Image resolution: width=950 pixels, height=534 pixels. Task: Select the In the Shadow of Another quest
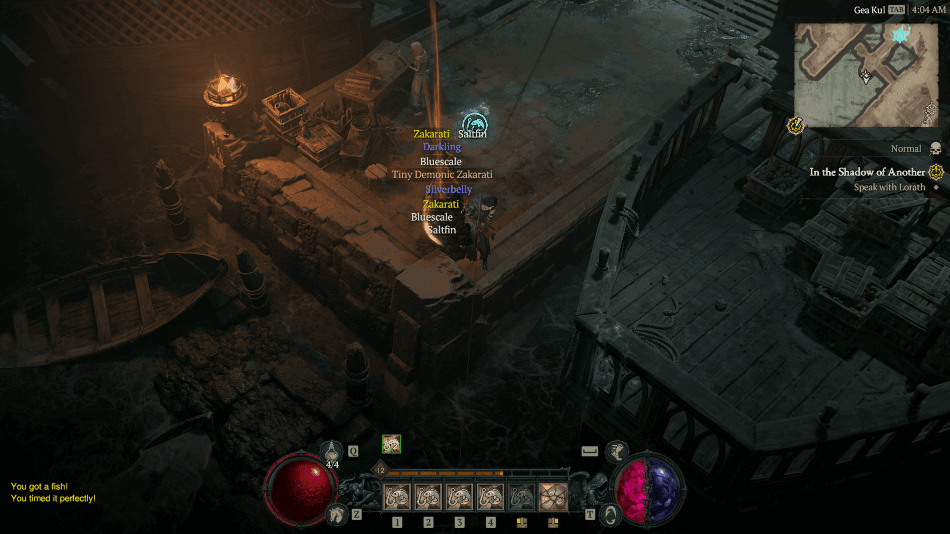[867, 172]
